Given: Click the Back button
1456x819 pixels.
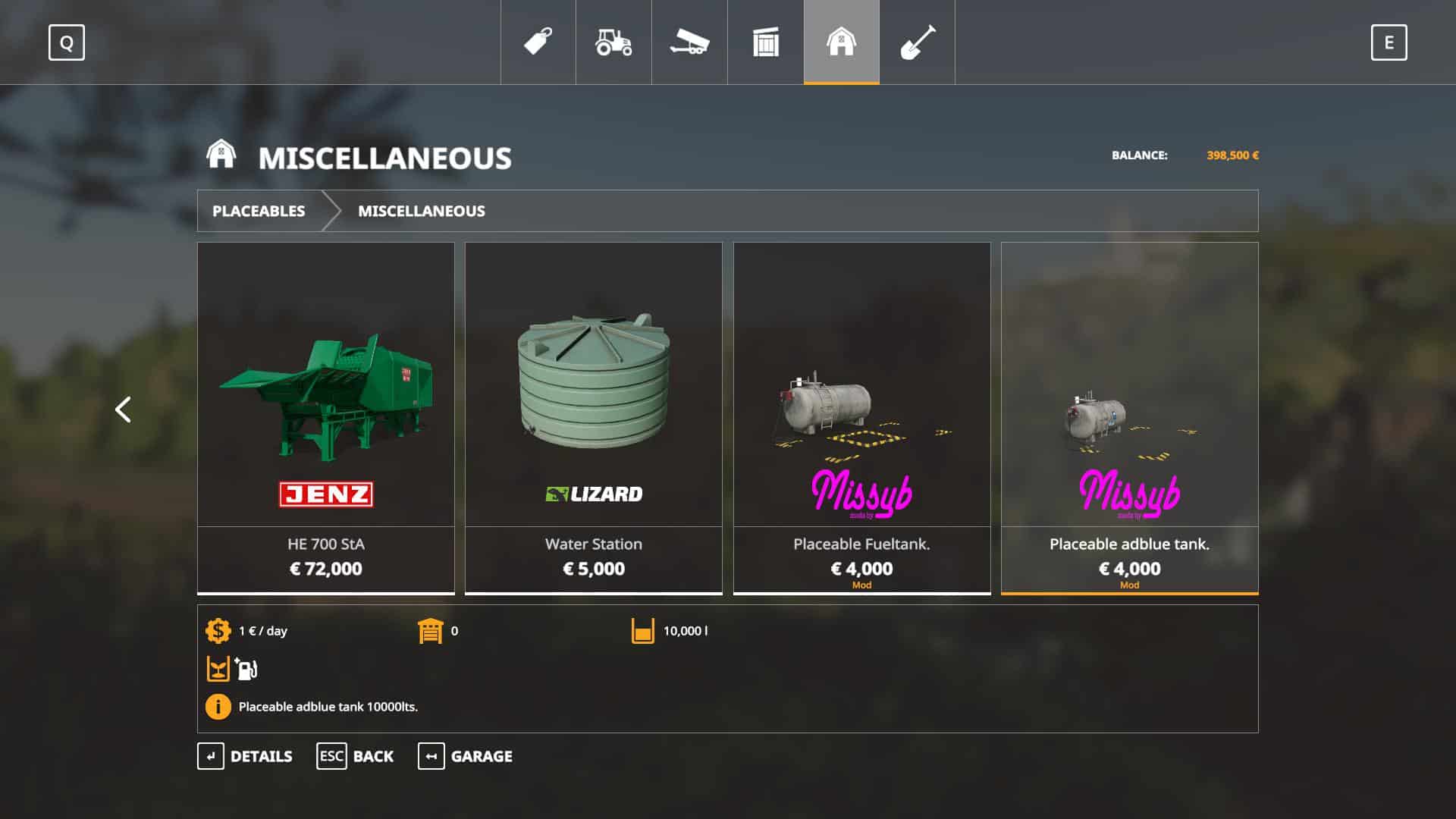Looking at the screenshot, I should [x=355, y=756].
